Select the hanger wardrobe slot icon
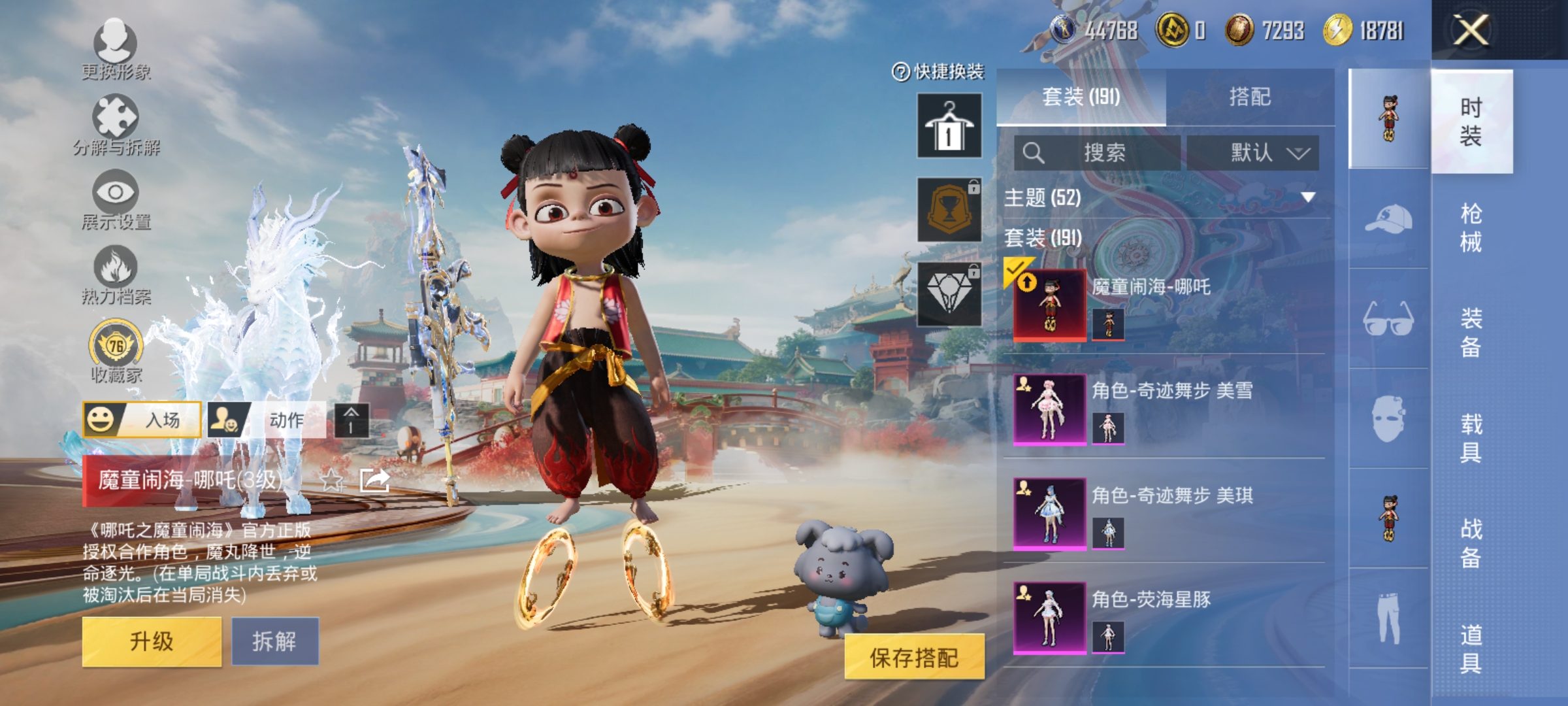This screenshot has height=706, width=1568. pyautogui.click(x=951, y=124)
